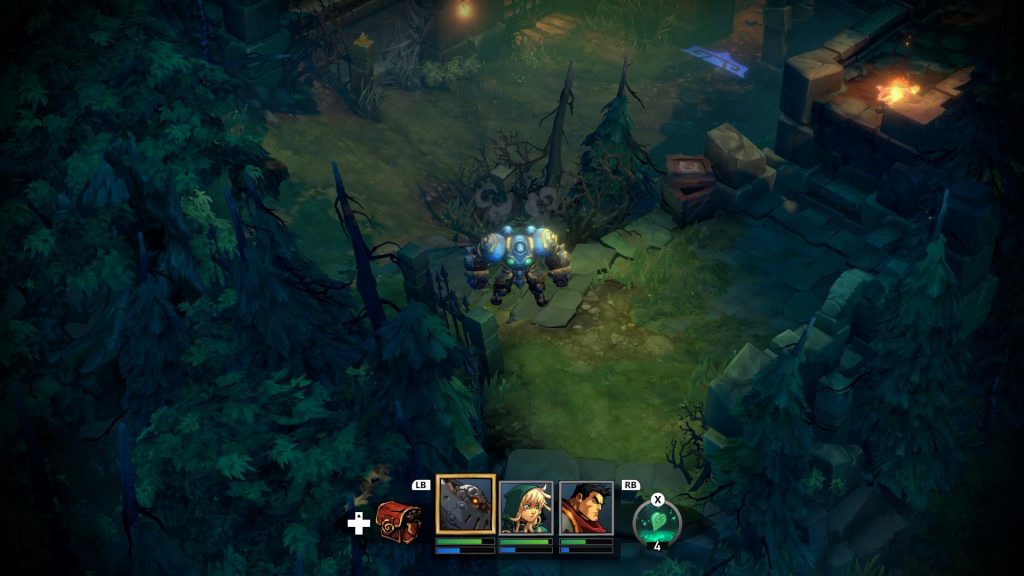
Task: Select the stone golem Calibretto portrait
Action: [x=465, y=506]
